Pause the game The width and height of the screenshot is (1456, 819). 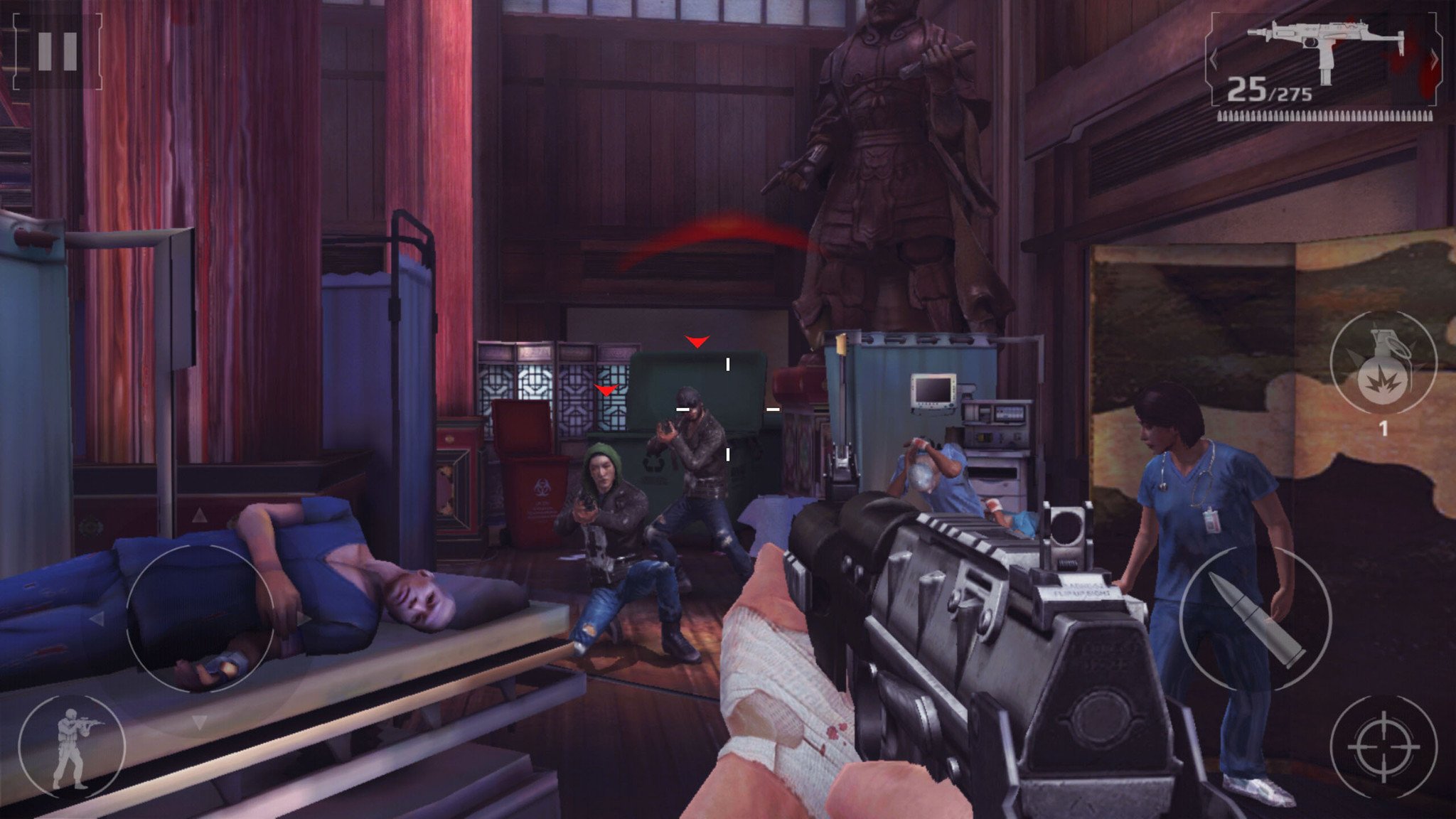pyautogui.click(x=57, y=51)
